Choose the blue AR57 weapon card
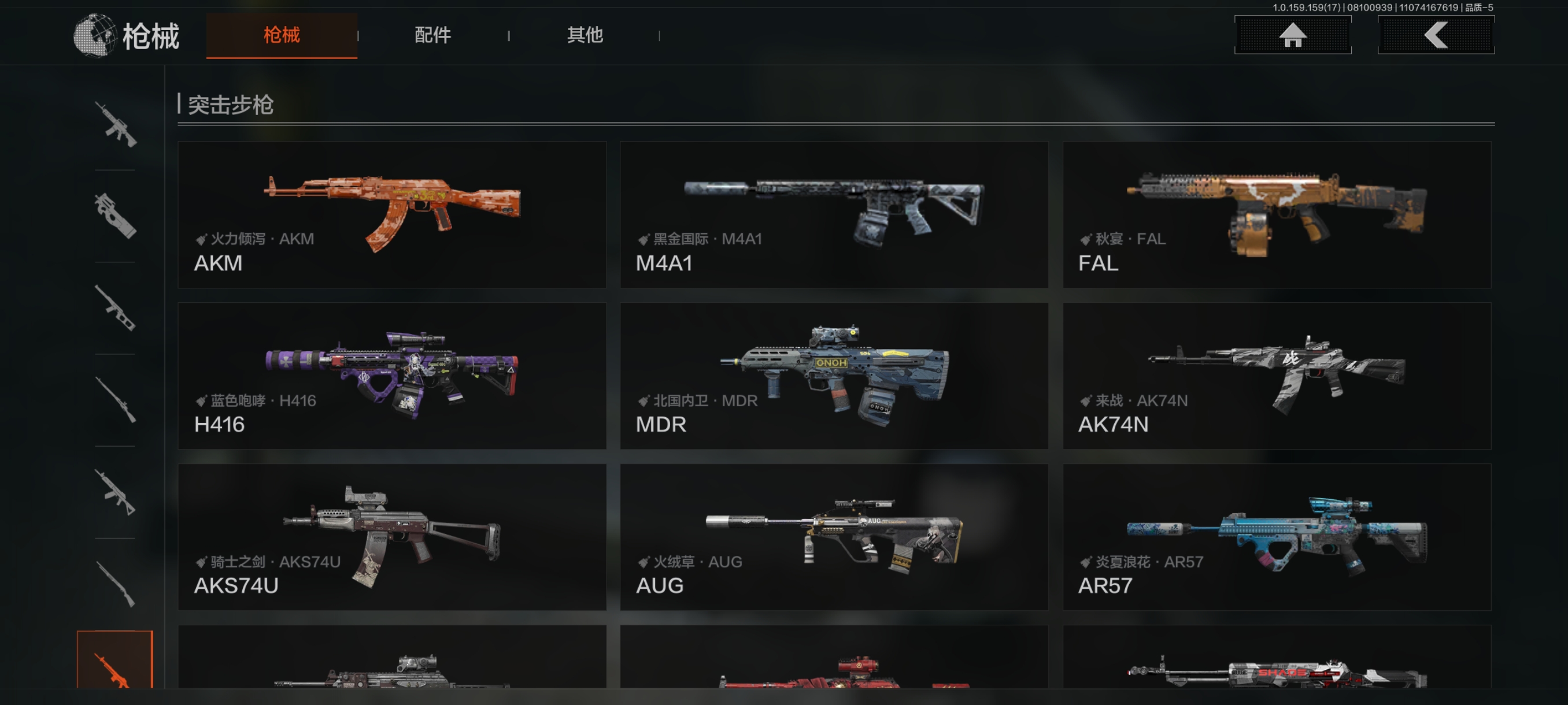1568x705 pixels. 1277,536
